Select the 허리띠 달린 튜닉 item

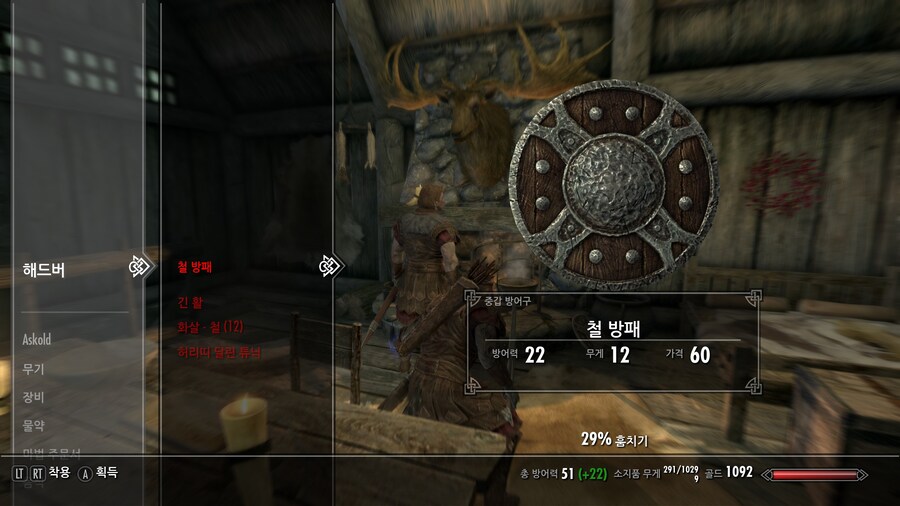(x=219, y=352)
